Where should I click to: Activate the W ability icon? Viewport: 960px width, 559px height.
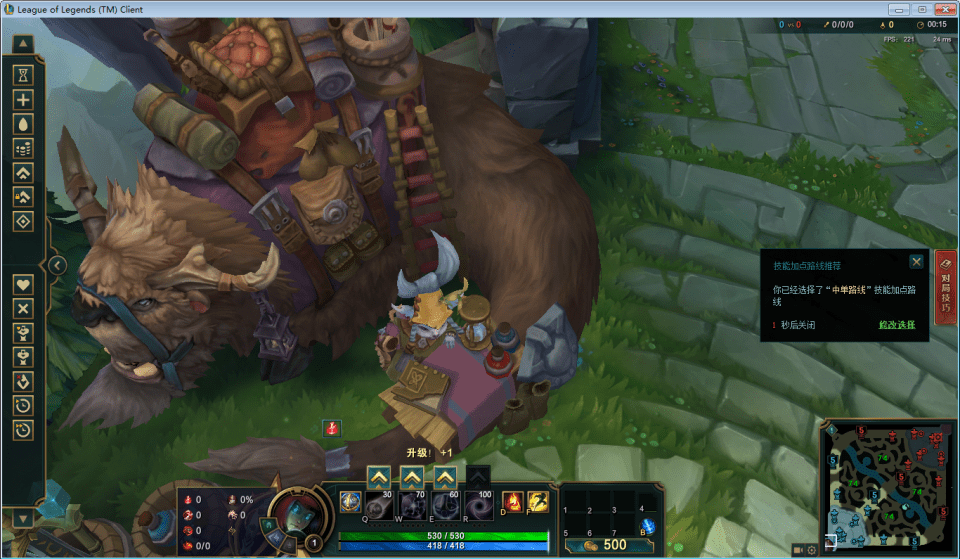click(412, 504)
